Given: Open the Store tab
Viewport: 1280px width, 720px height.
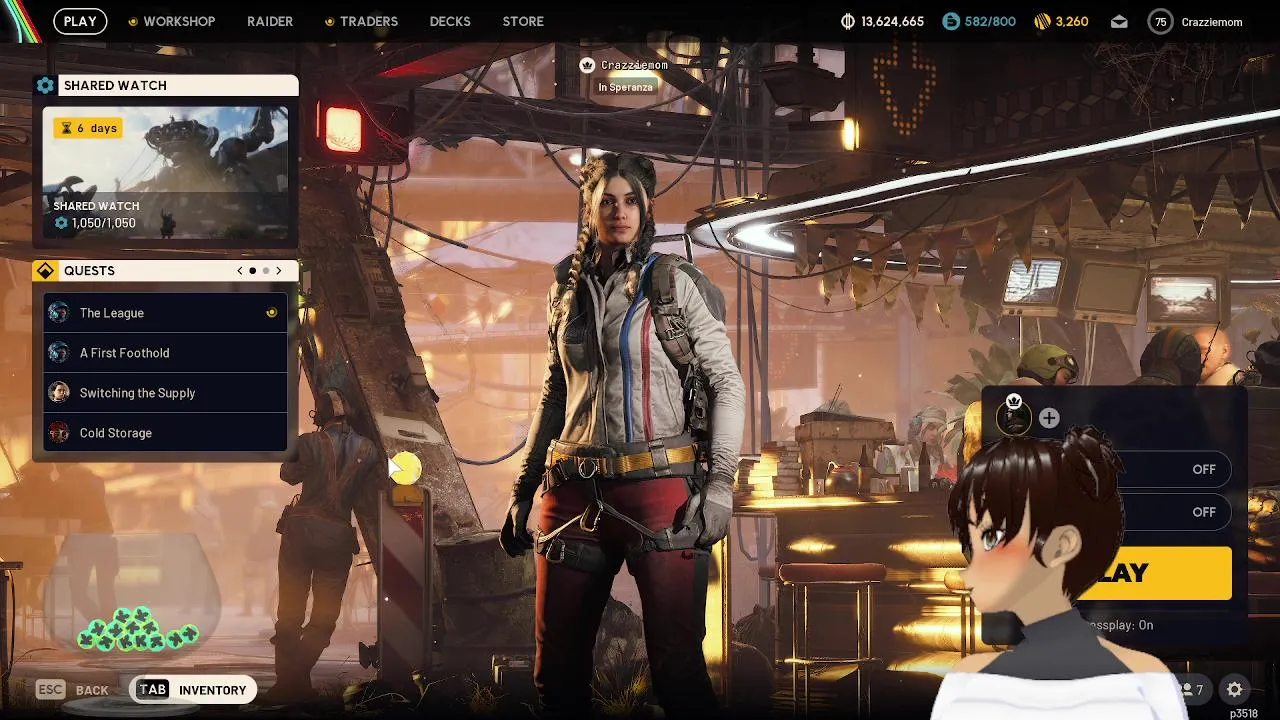Looking at the screenshot, I should (523, 21).
